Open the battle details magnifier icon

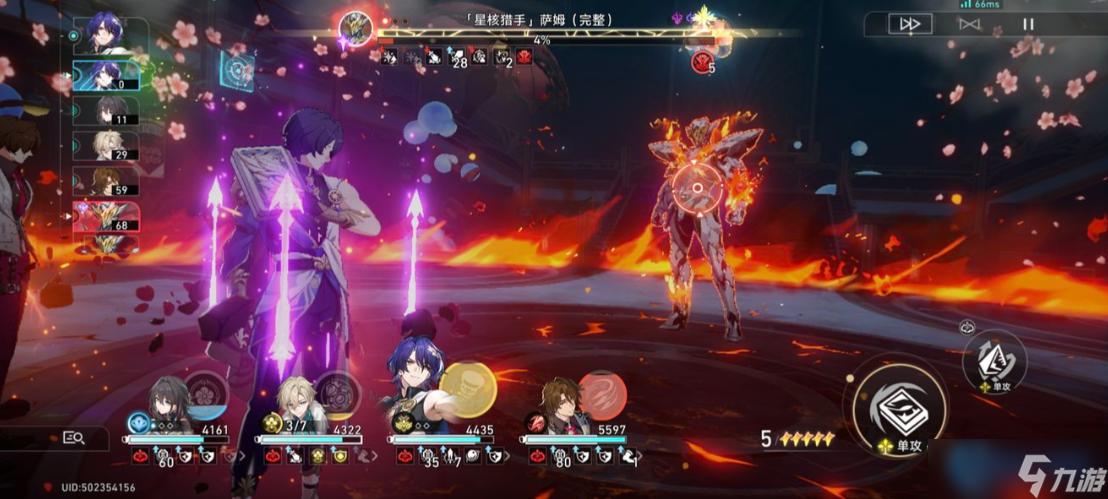click(73, 437)
